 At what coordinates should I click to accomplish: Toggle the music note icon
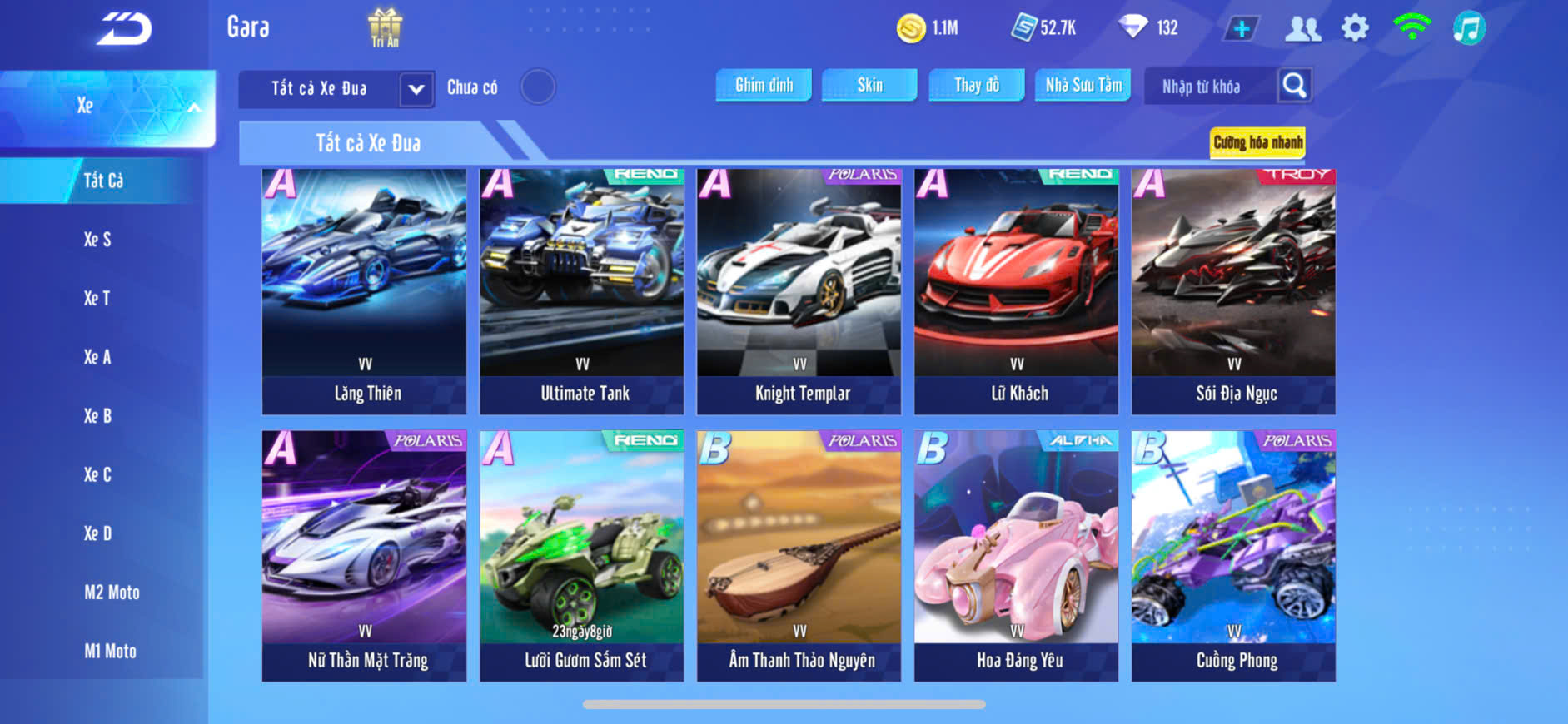[x=1469, y=28]
